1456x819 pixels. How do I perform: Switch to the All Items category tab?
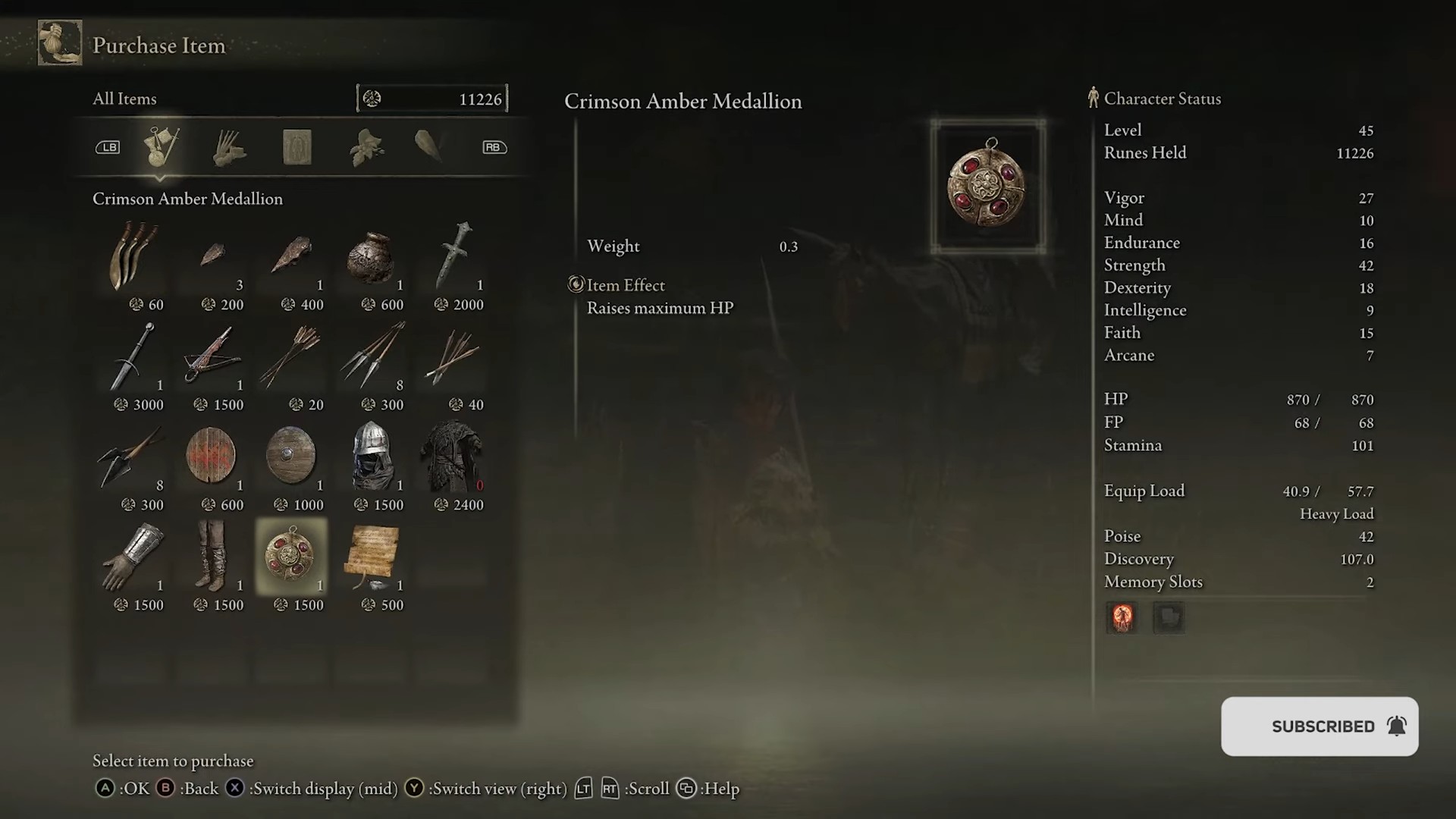(161, 146)
